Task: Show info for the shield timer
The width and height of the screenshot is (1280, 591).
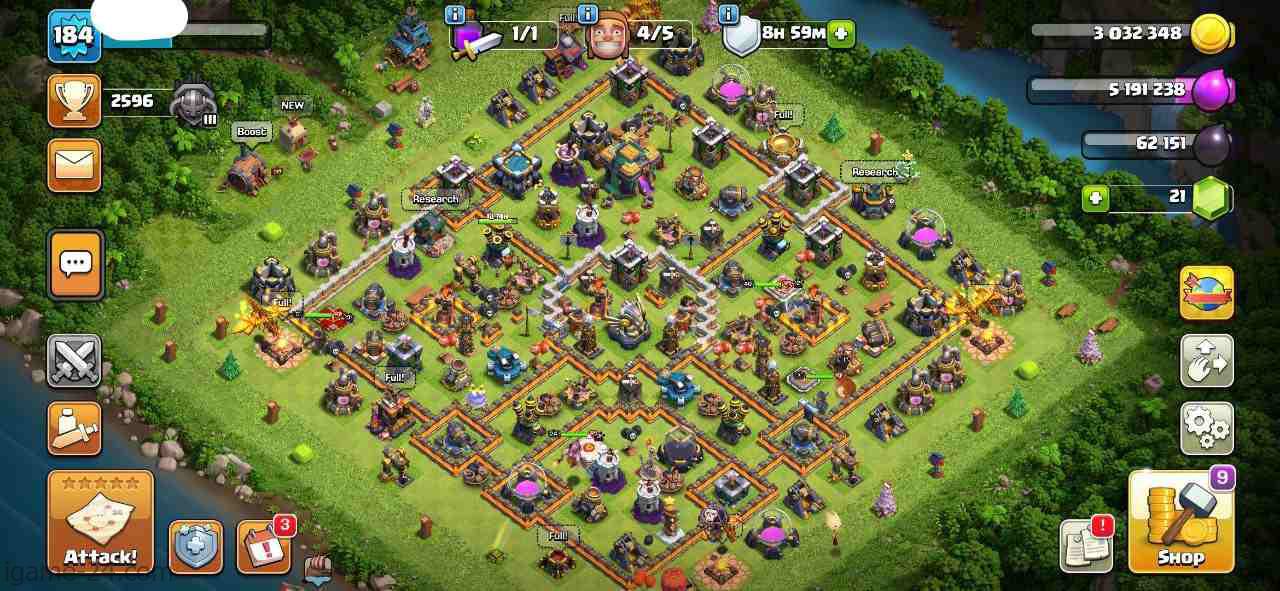Action: pyautogui.click(x=729, y=15)
